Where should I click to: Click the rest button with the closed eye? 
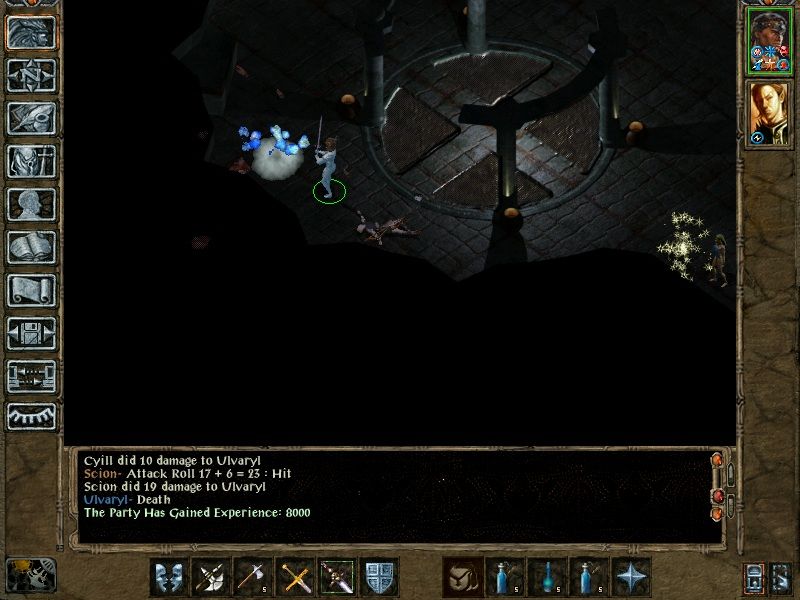pos(31,415)
